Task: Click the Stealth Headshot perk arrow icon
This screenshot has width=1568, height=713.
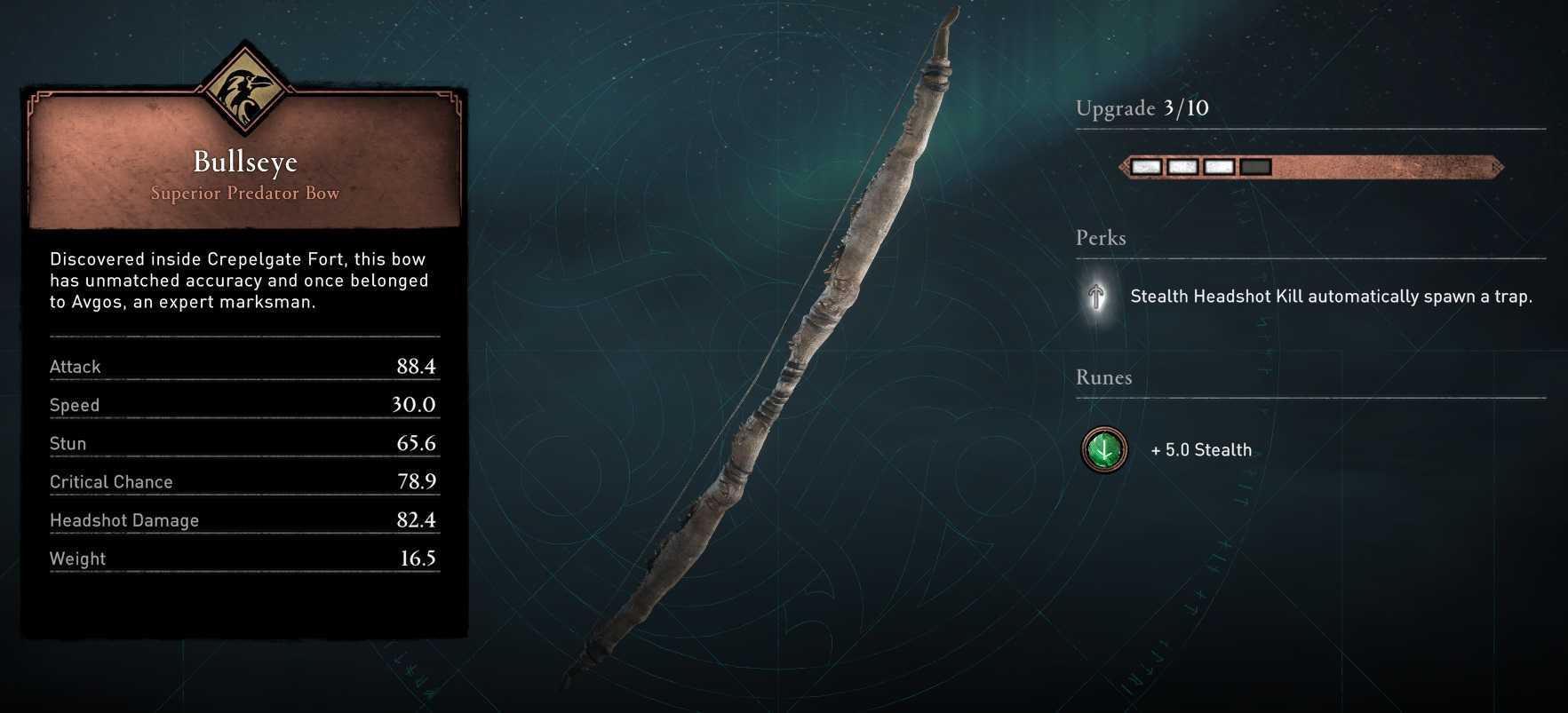Action: (1097, 296)
